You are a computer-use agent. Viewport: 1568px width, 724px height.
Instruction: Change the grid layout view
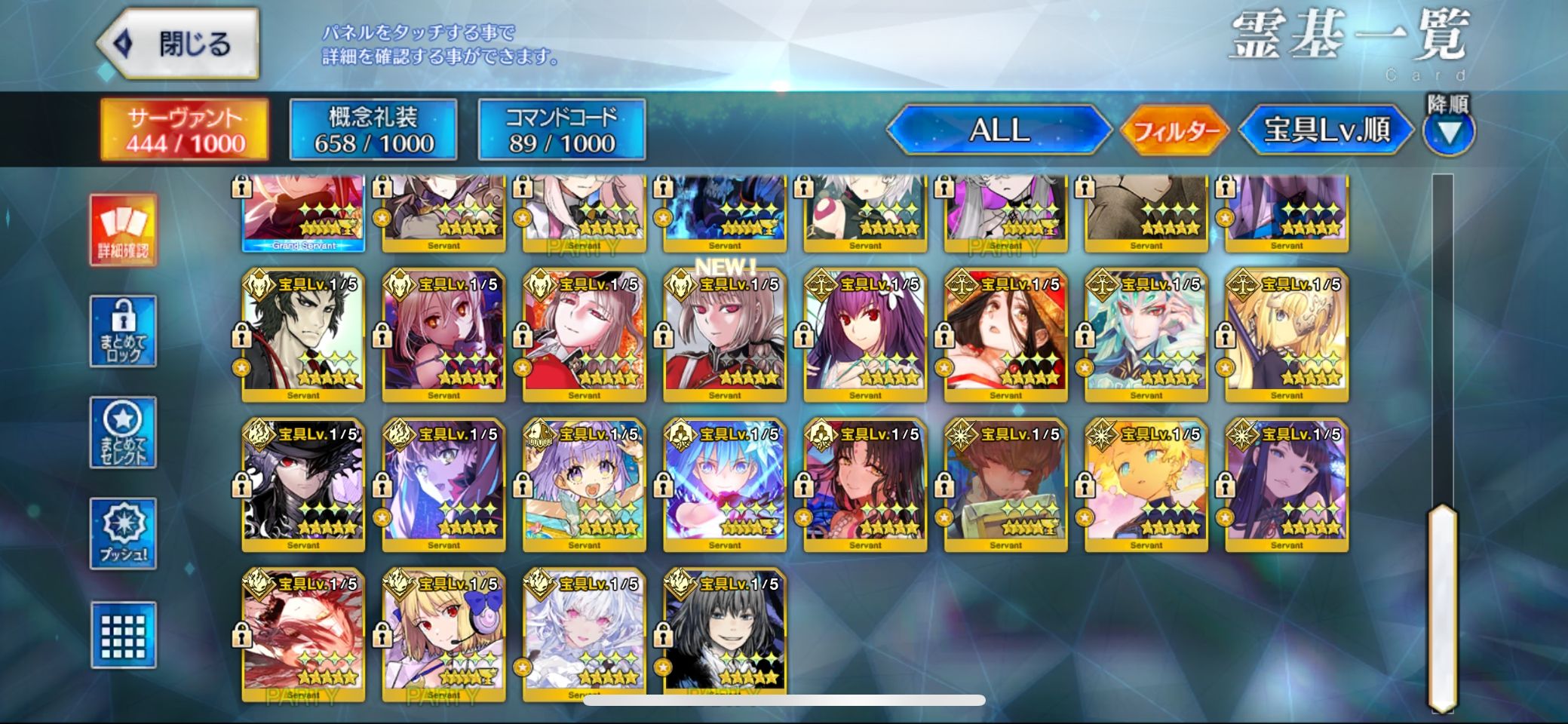tap(123, 635)
